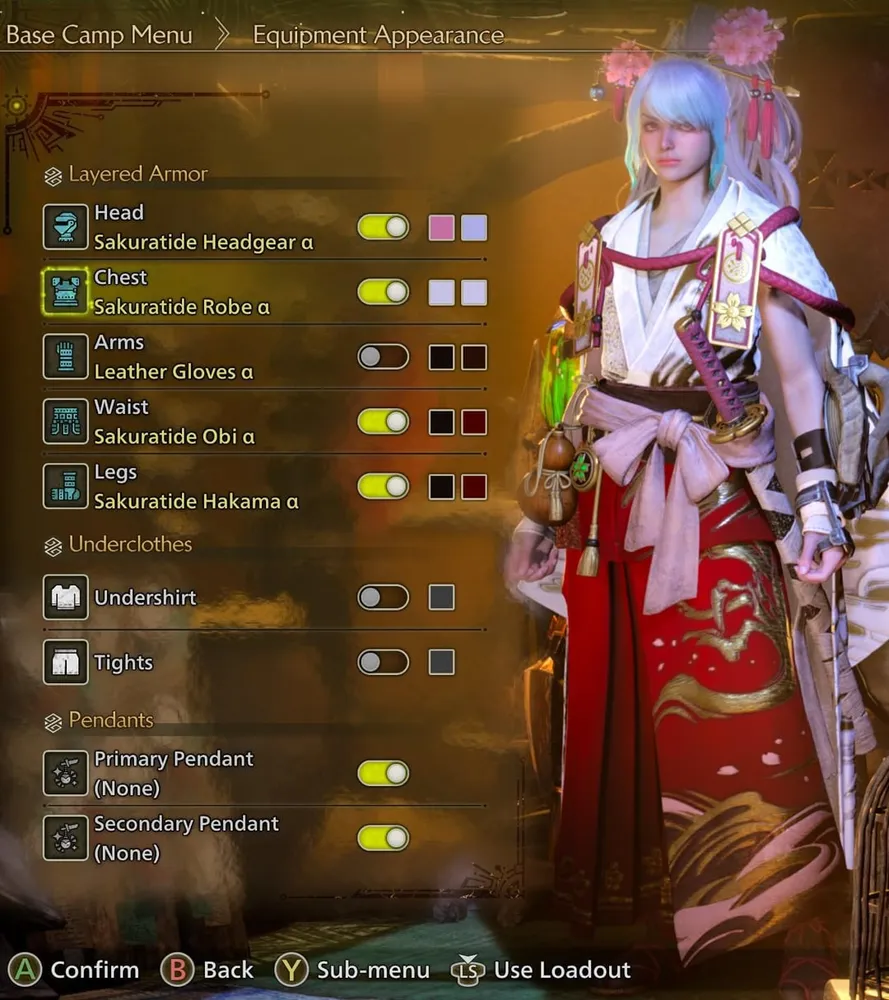The image size is (889, 1000).
Task: Select the Undershirt row
Action: 145,598
